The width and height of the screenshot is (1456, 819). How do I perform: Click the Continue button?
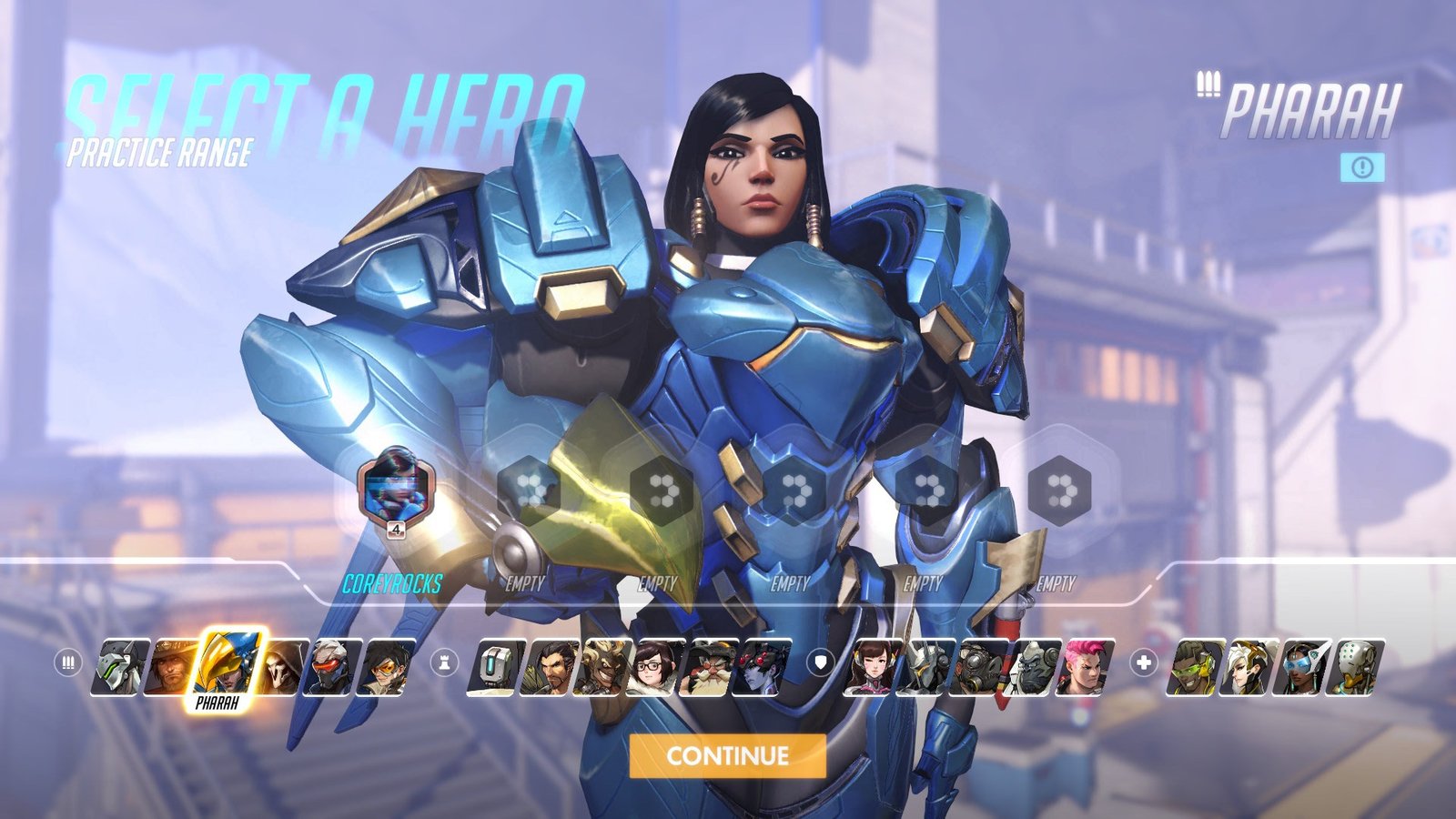click(727, 755)
